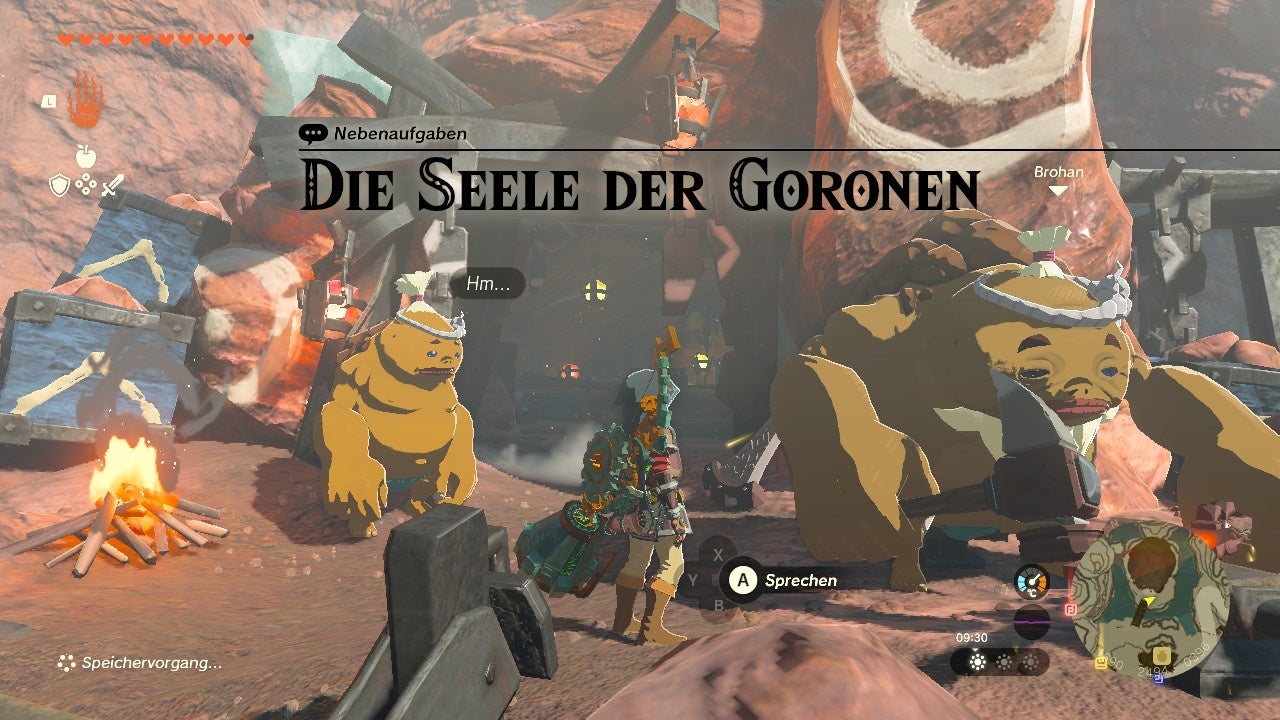
Task: Click the Nebenaufgaben header label
Action: pyautogui.click(x=400, y=132)
